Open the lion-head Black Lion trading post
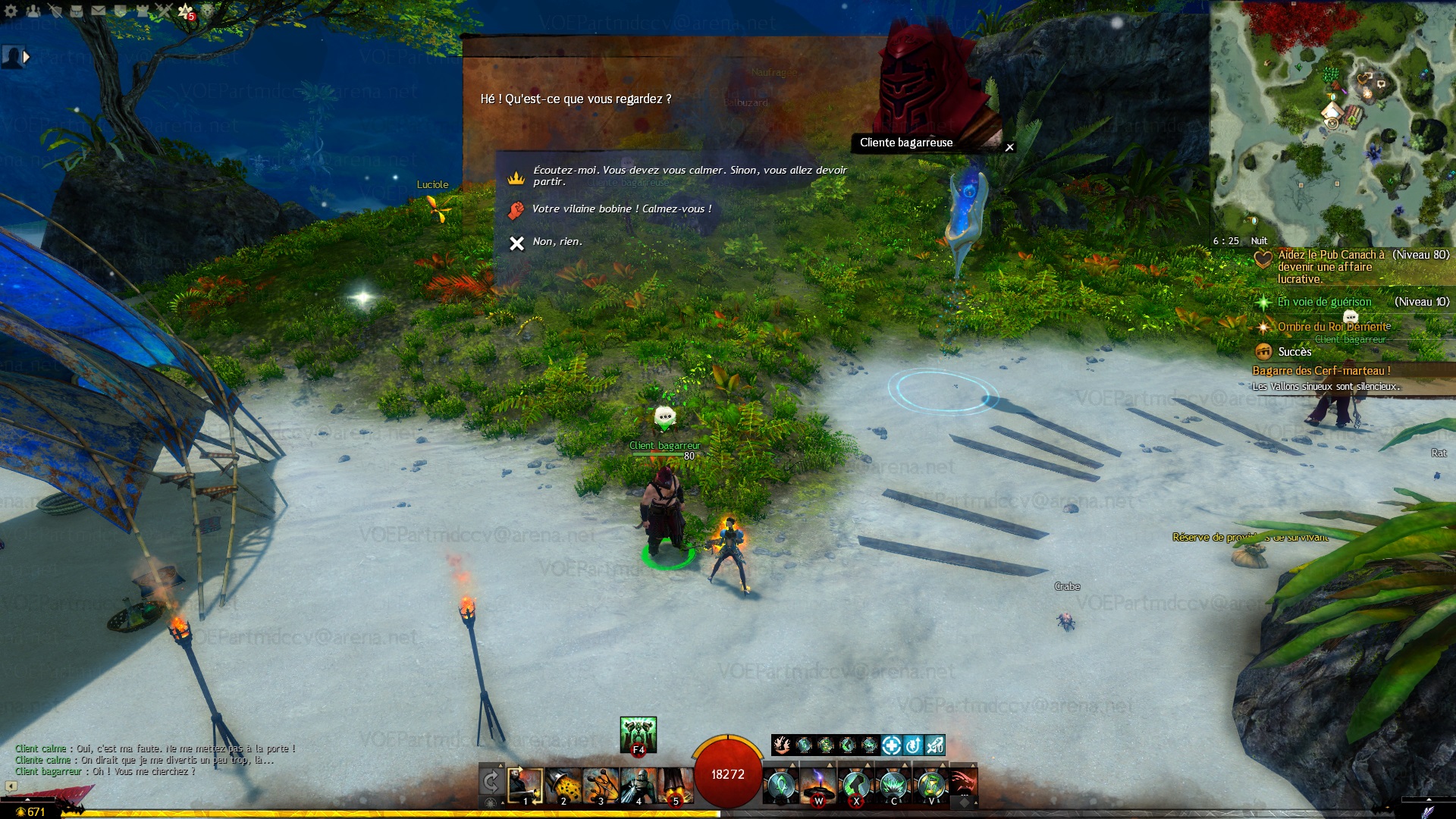Viewport: 1456px width, 819px height. point(207,11)
